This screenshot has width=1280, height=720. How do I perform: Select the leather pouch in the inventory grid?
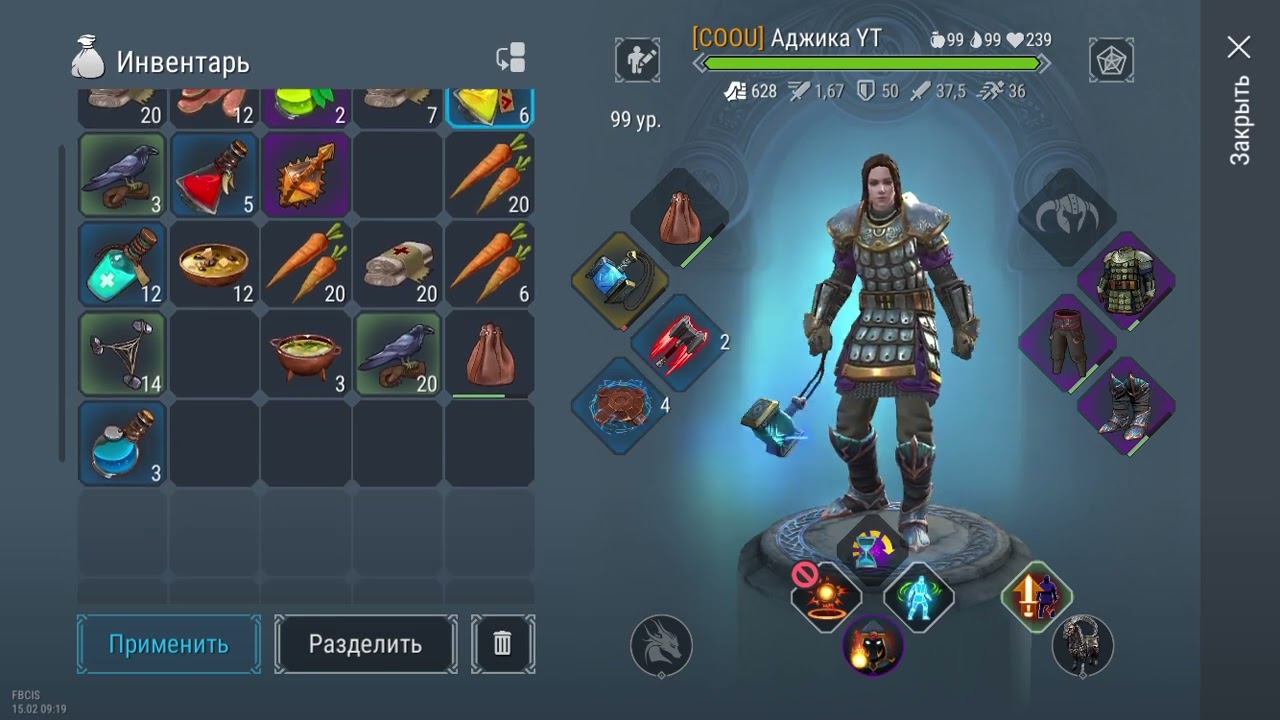click(x=489, y=354)
